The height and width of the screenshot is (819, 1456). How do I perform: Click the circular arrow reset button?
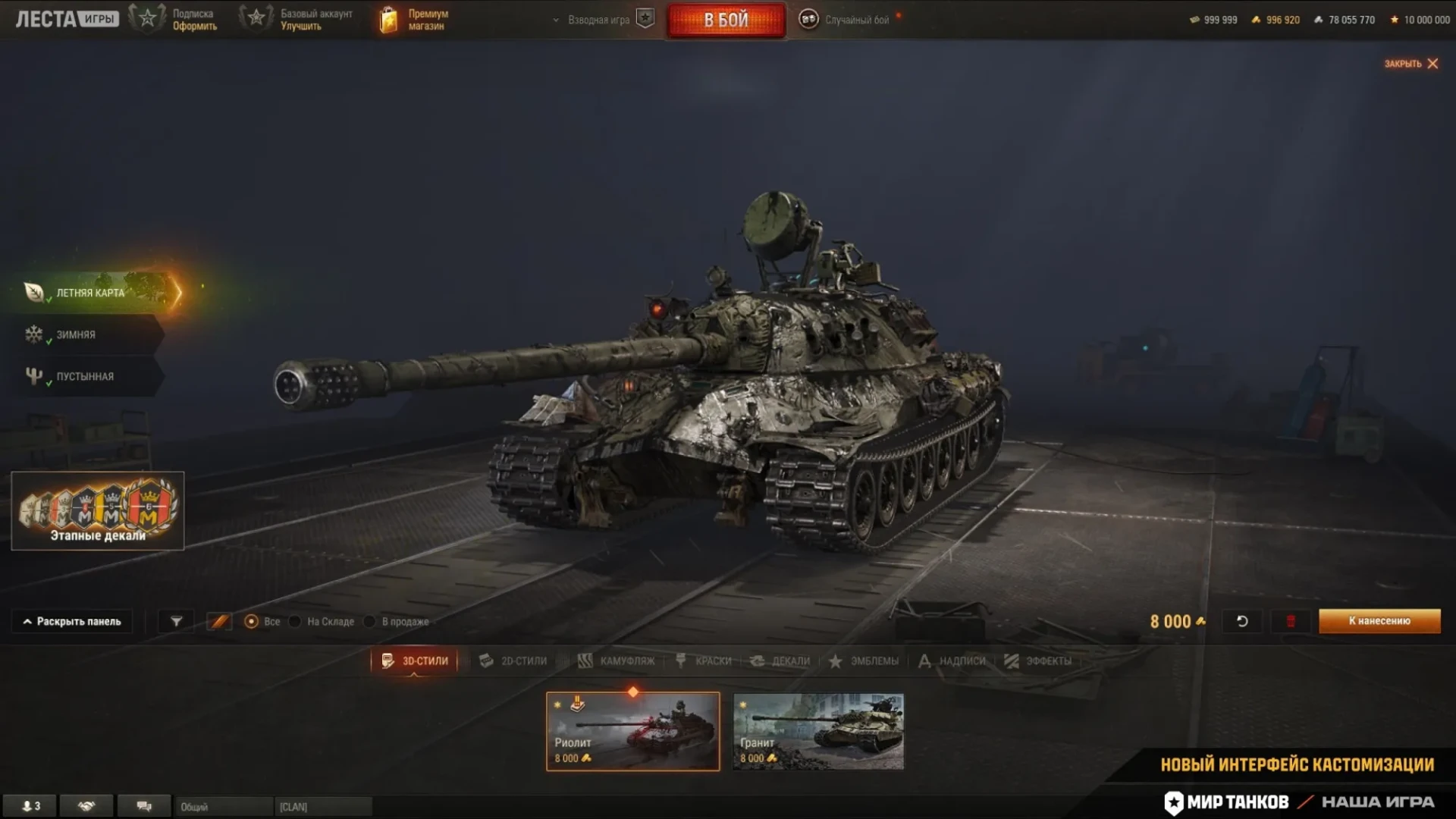point(1242,621)
